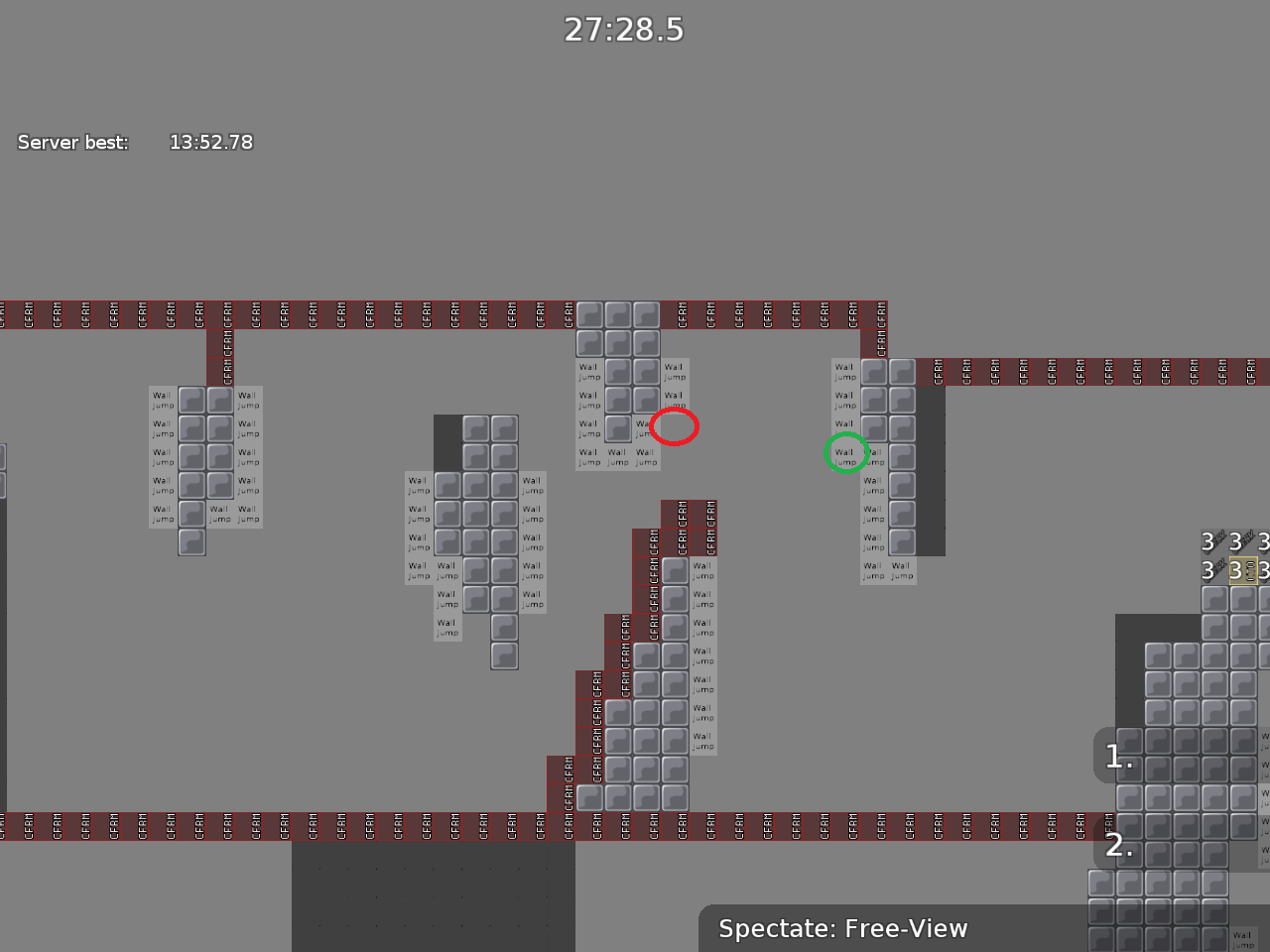The height and width of the screenshot is (952, 1270).
Task: Open the Spectate: Free-View selector
Action: (842, 929)
